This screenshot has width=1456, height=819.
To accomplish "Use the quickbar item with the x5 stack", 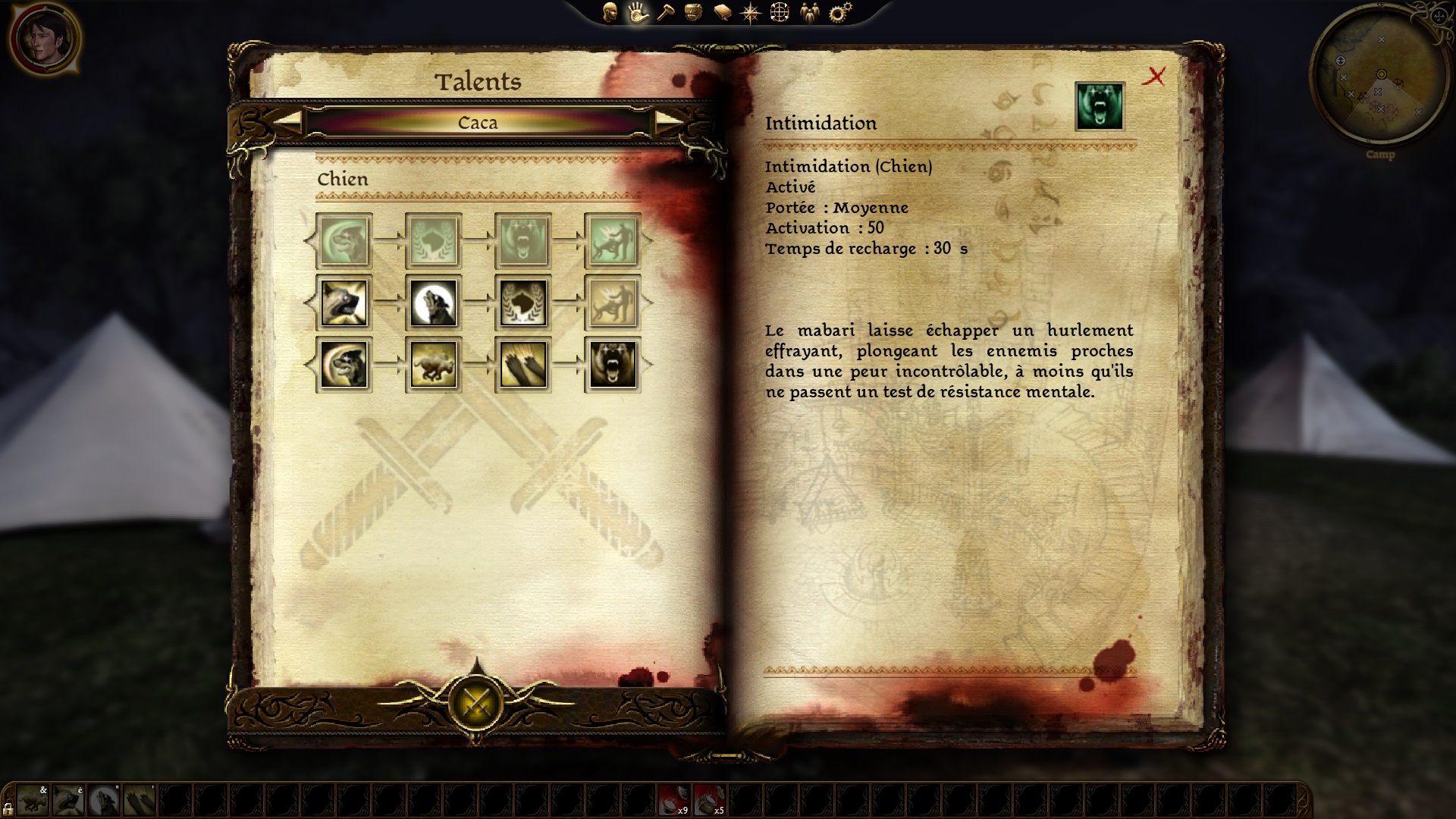I will tap(709, 800).
